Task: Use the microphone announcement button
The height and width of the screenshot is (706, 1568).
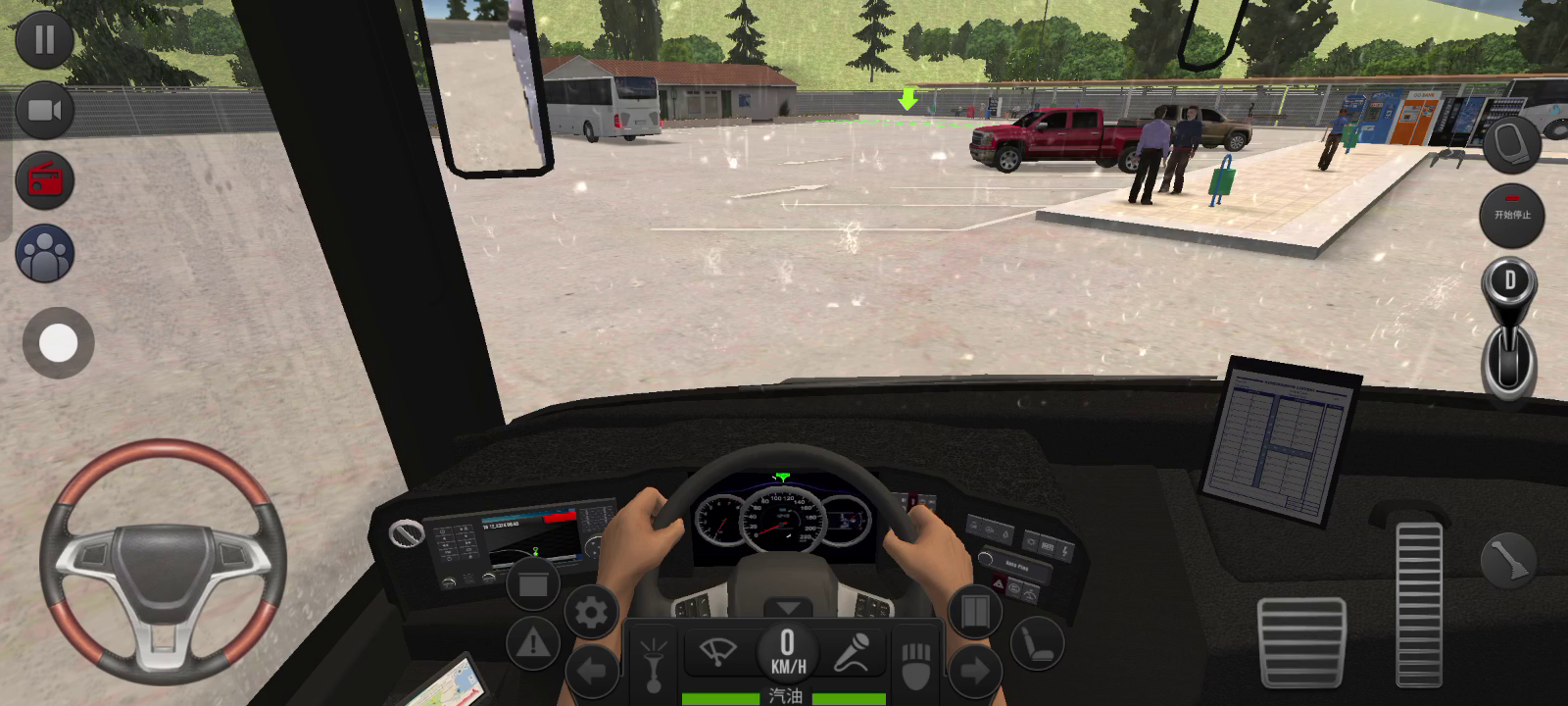Action: (x=851, y=652)
